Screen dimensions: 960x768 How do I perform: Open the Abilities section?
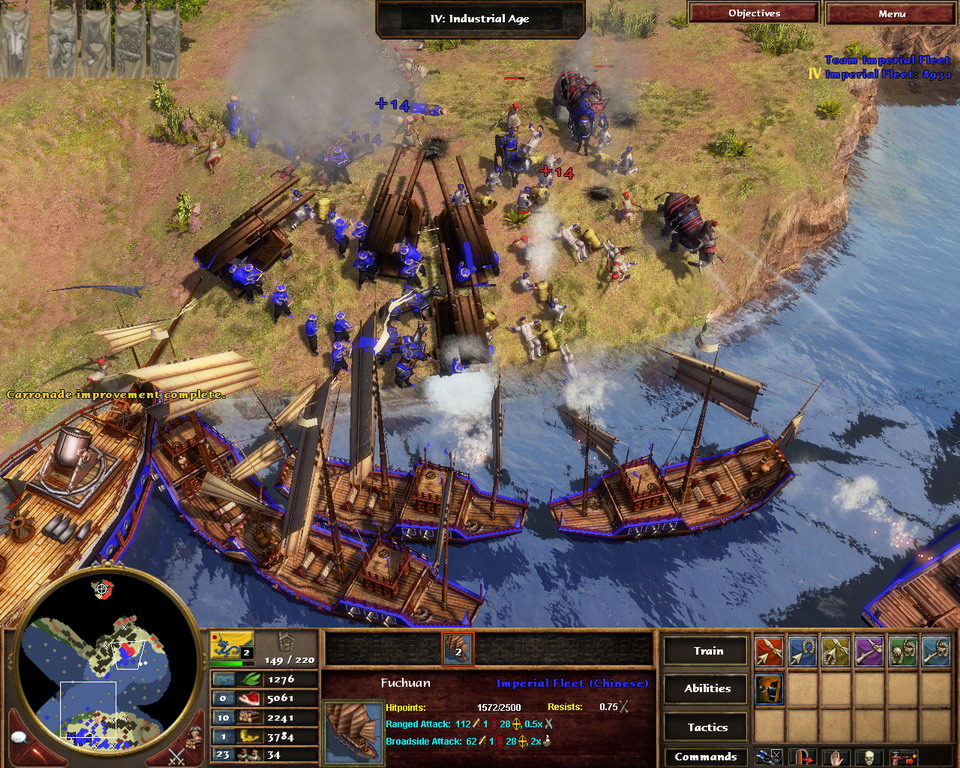click(707, 688)
